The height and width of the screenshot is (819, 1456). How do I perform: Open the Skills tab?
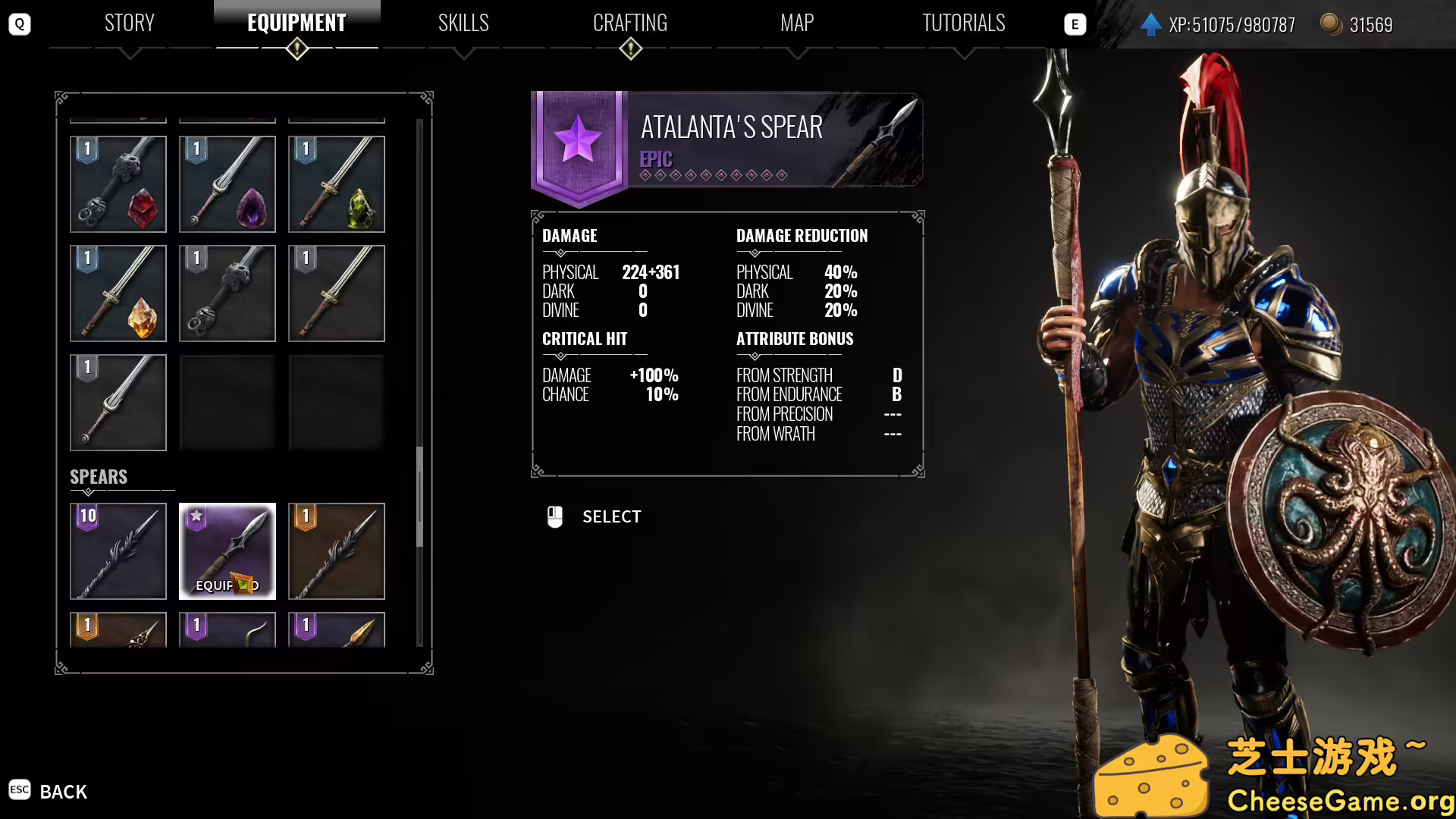[x=463, y=24]
